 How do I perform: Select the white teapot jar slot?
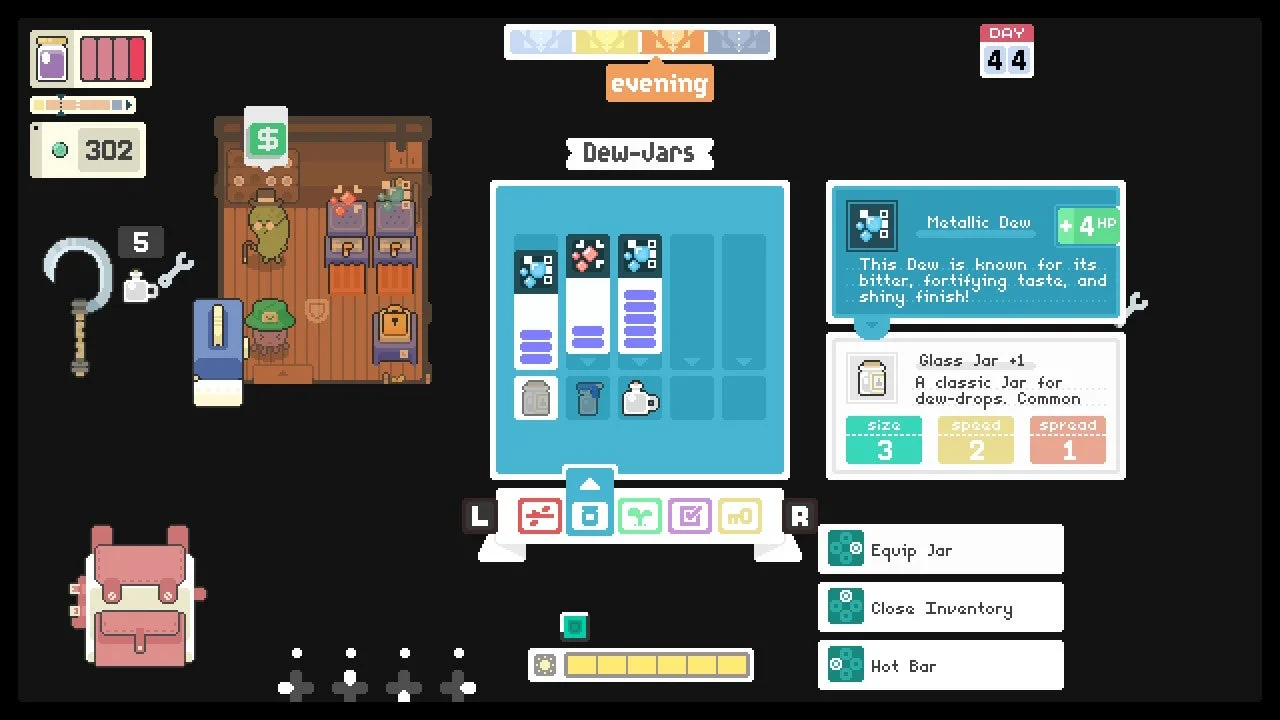pos(640,398)
